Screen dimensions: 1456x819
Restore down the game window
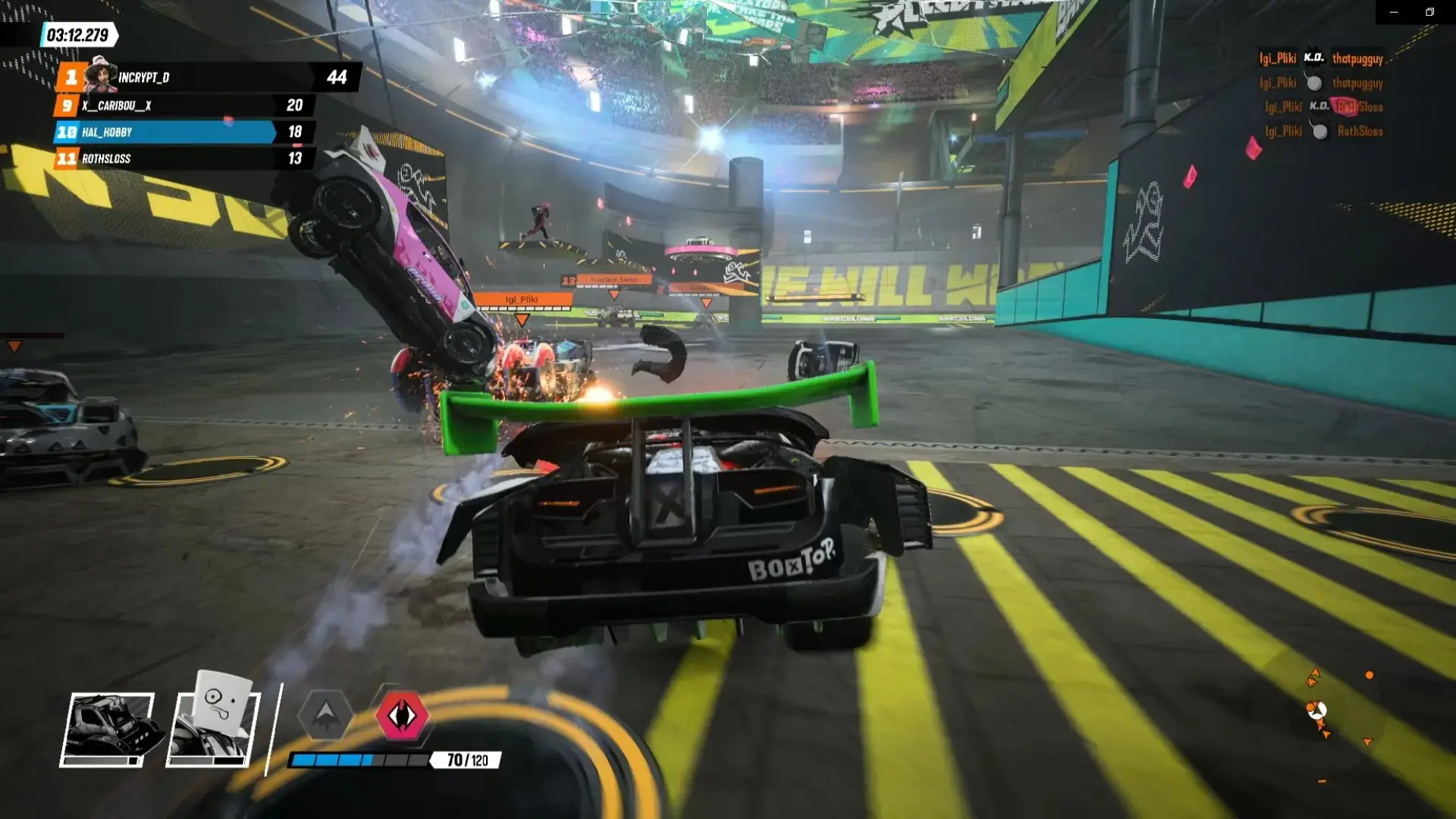[x=1429, y=12]
